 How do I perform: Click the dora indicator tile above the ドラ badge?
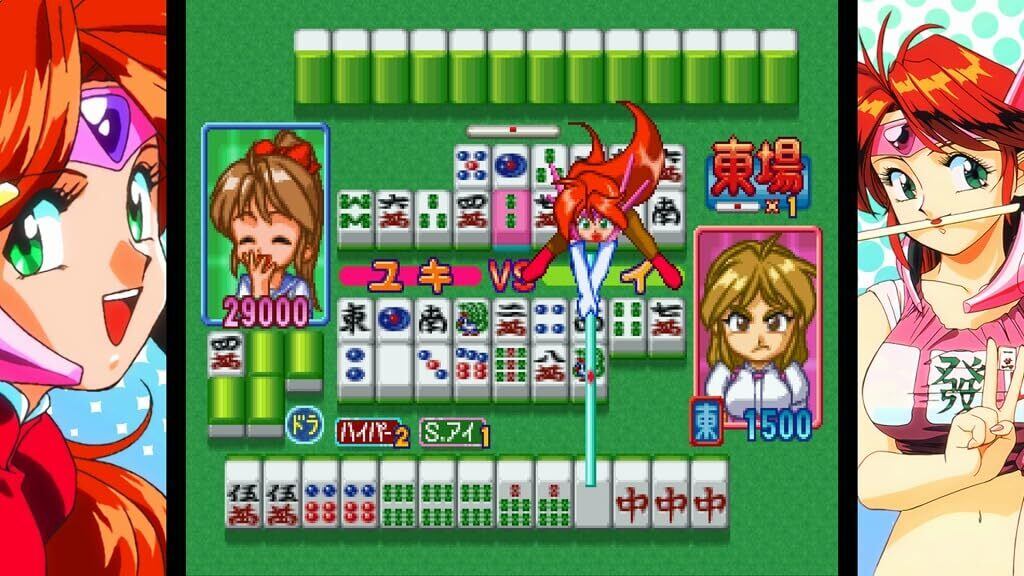(225, 355)
